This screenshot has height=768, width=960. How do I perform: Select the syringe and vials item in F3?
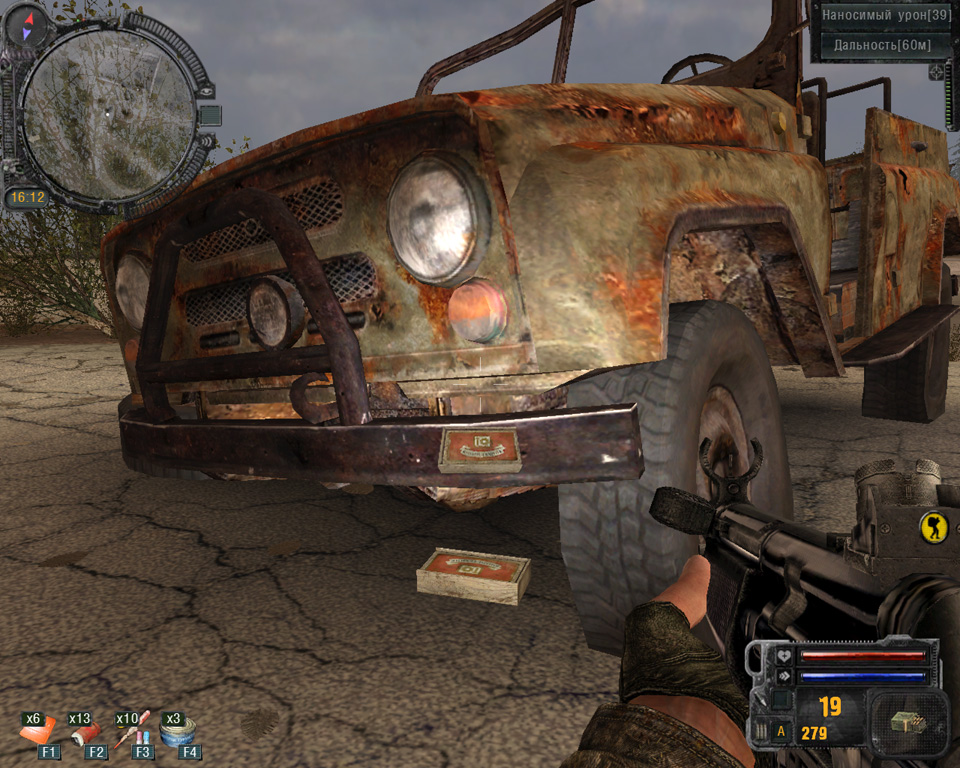[x=132, y=733]
